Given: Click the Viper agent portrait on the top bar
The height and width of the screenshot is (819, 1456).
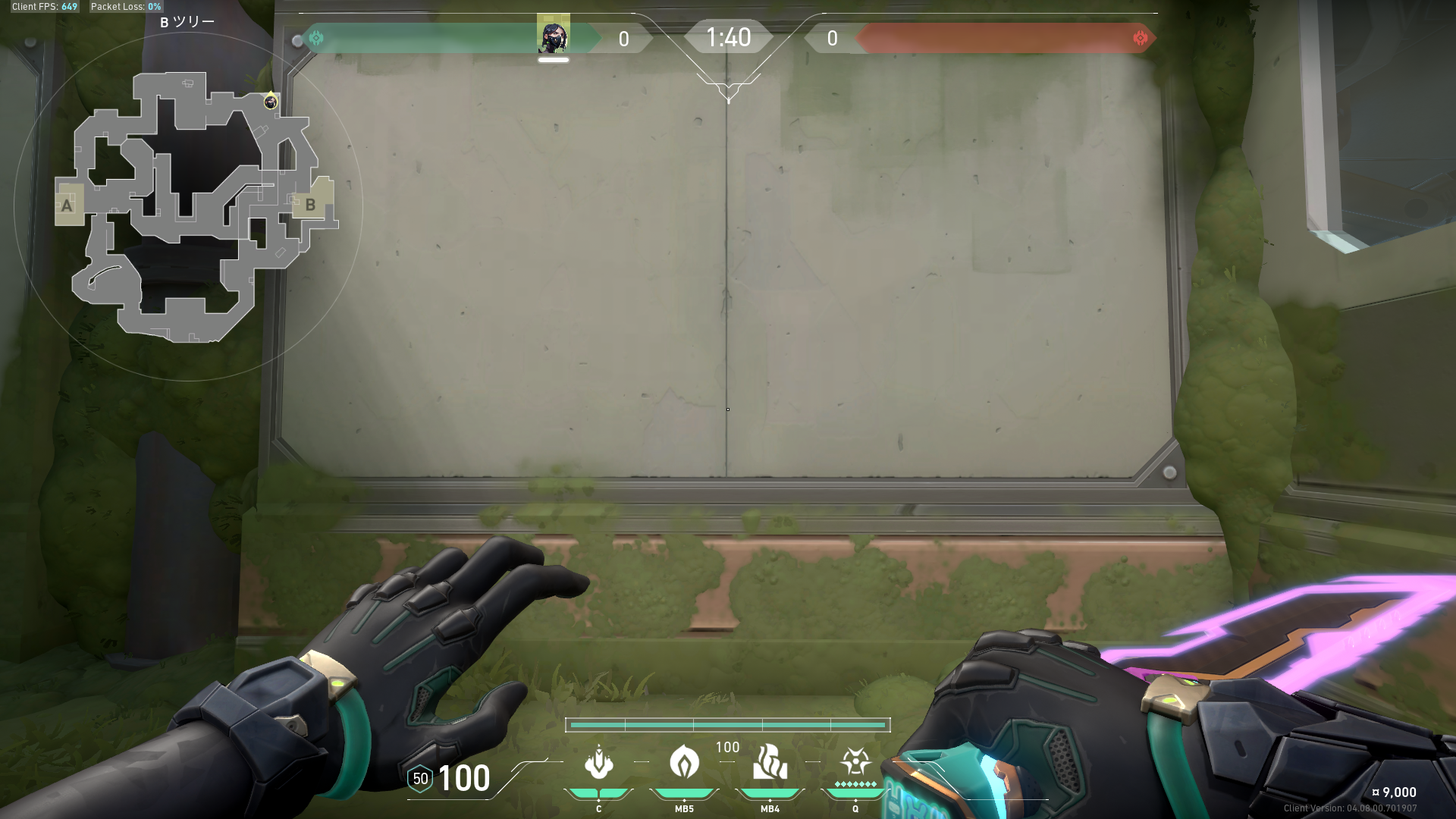Looking at the screenshot, I should click(554, 35).
